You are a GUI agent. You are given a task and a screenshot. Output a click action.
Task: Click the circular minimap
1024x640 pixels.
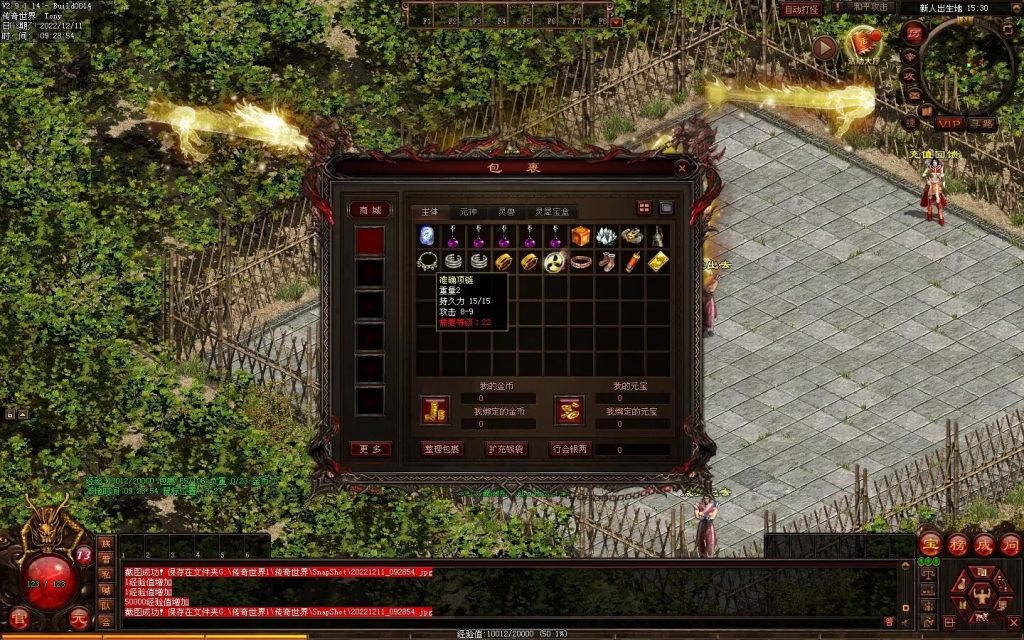(x=968, y=67)
